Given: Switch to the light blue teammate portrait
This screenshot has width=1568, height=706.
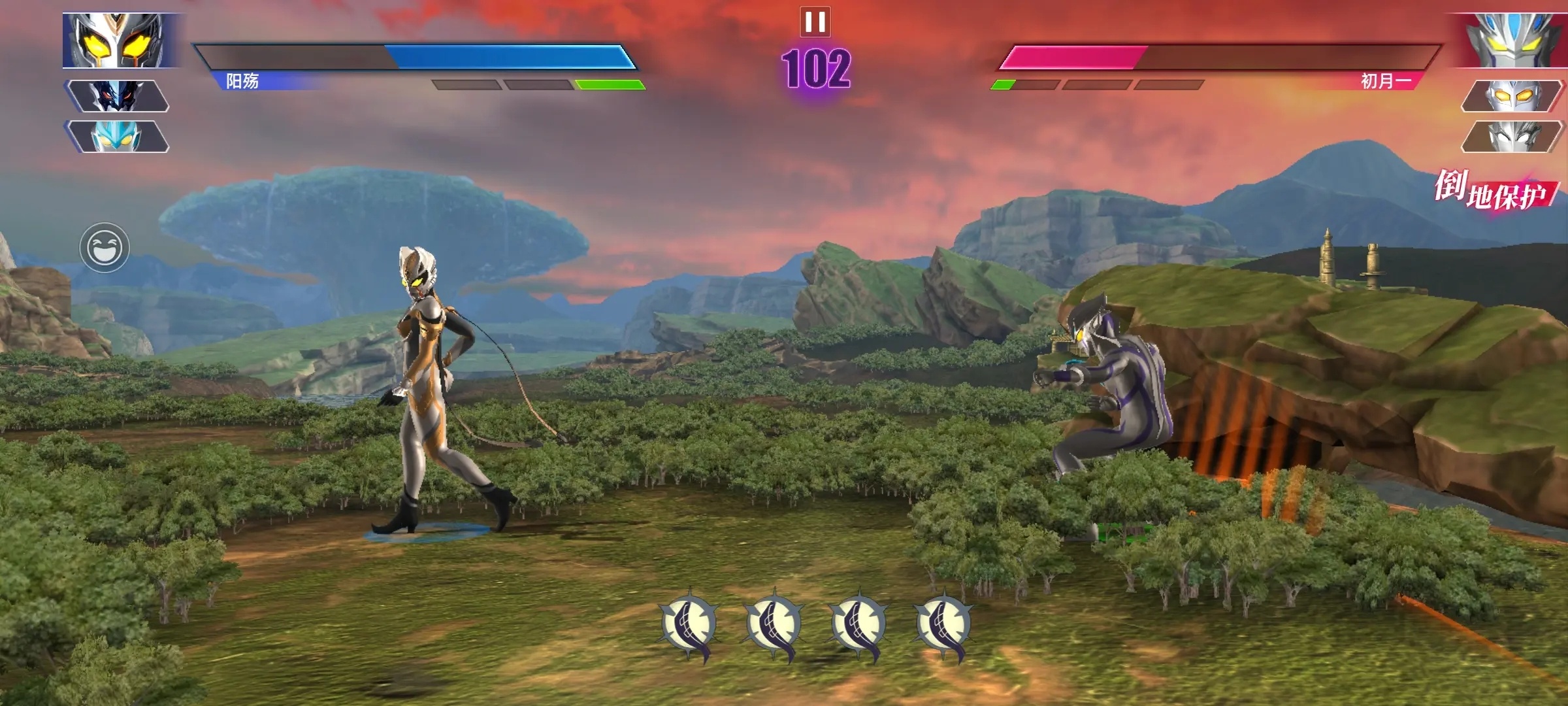Looking at the screenshot, I should click(x=116, y=137).
